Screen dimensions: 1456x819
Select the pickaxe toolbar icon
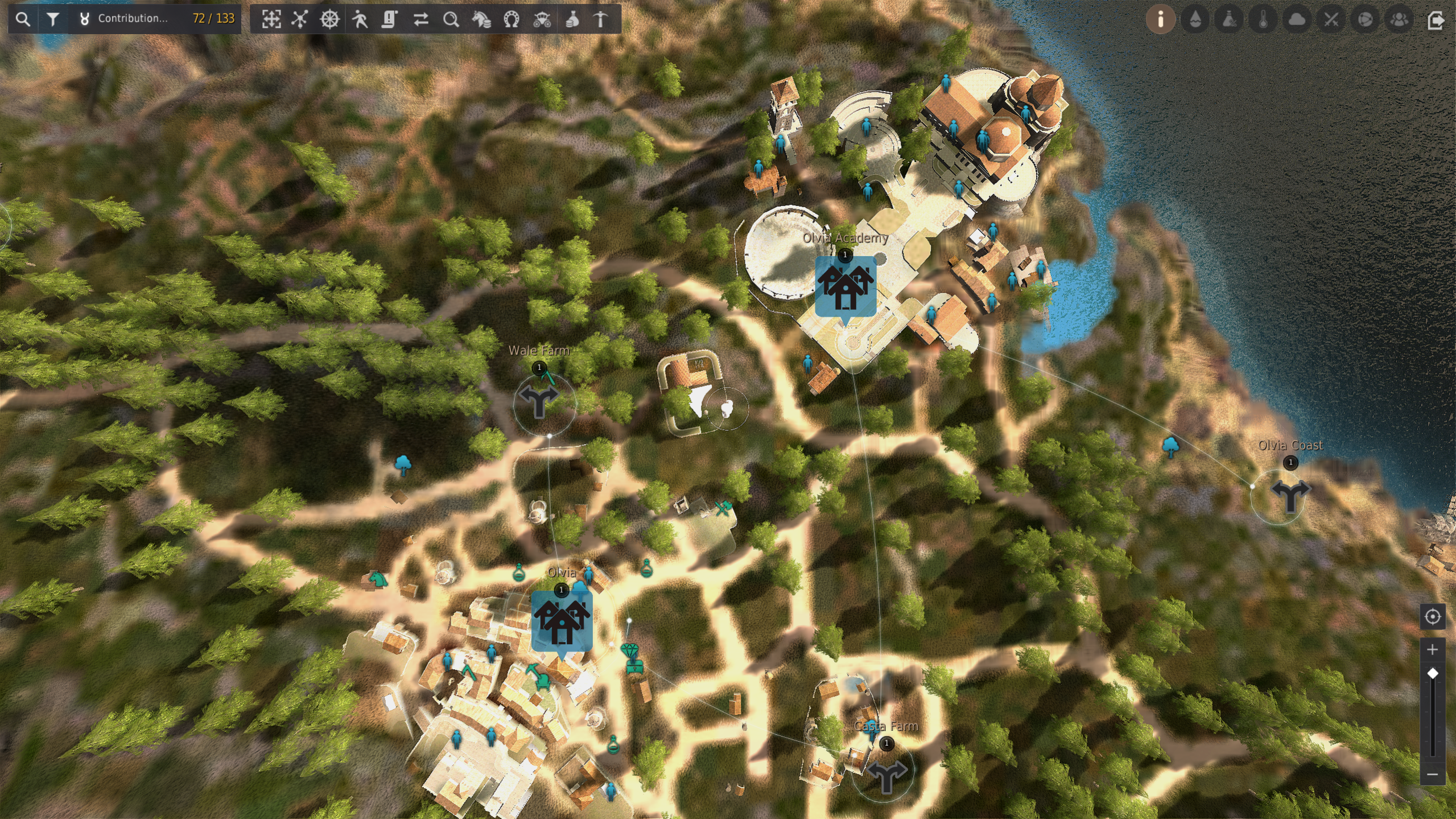point(601,19)
